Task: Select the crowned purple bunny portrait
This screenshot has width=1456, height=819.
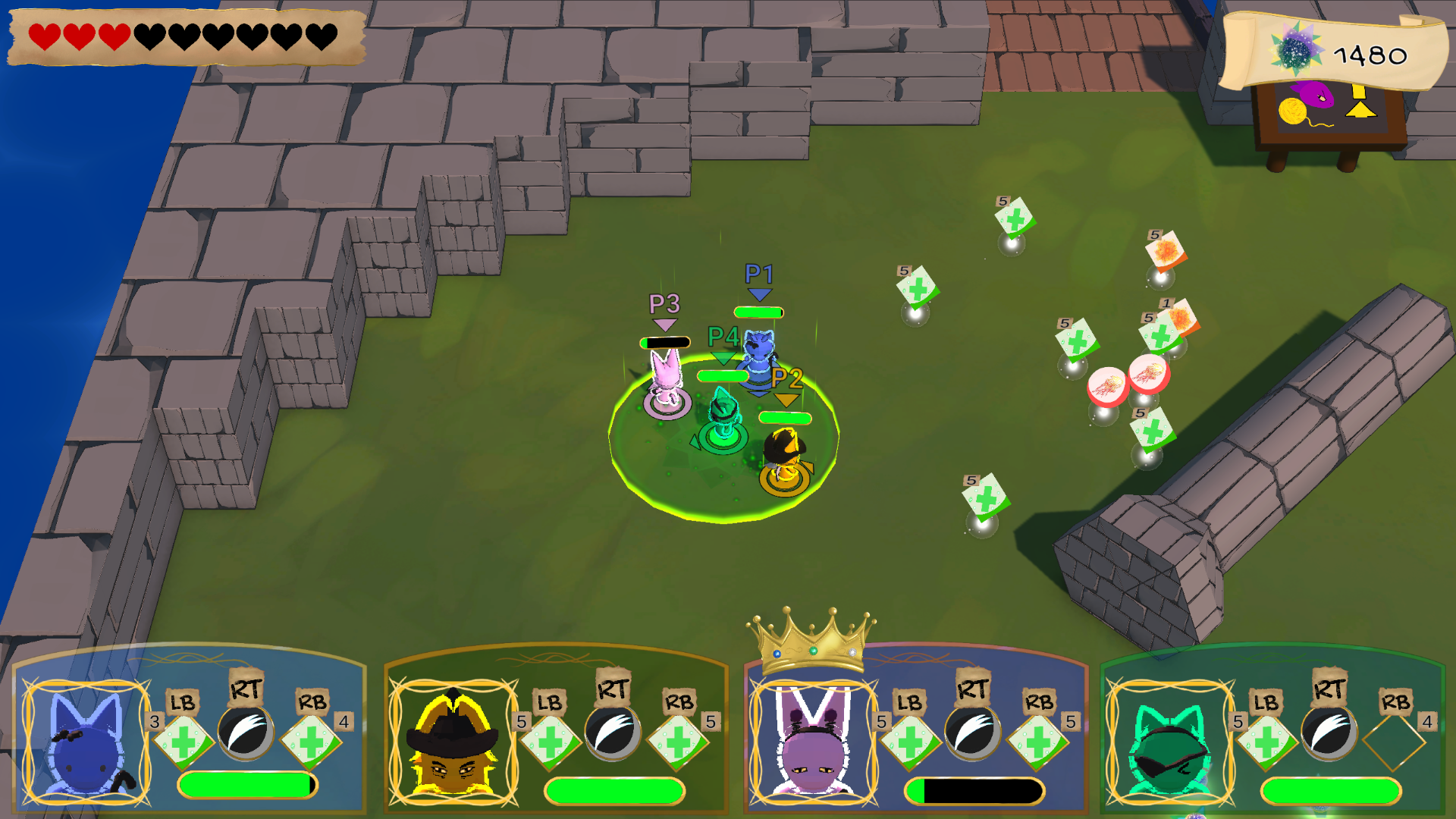Action: pyautogui.click(x=813, y=743)
